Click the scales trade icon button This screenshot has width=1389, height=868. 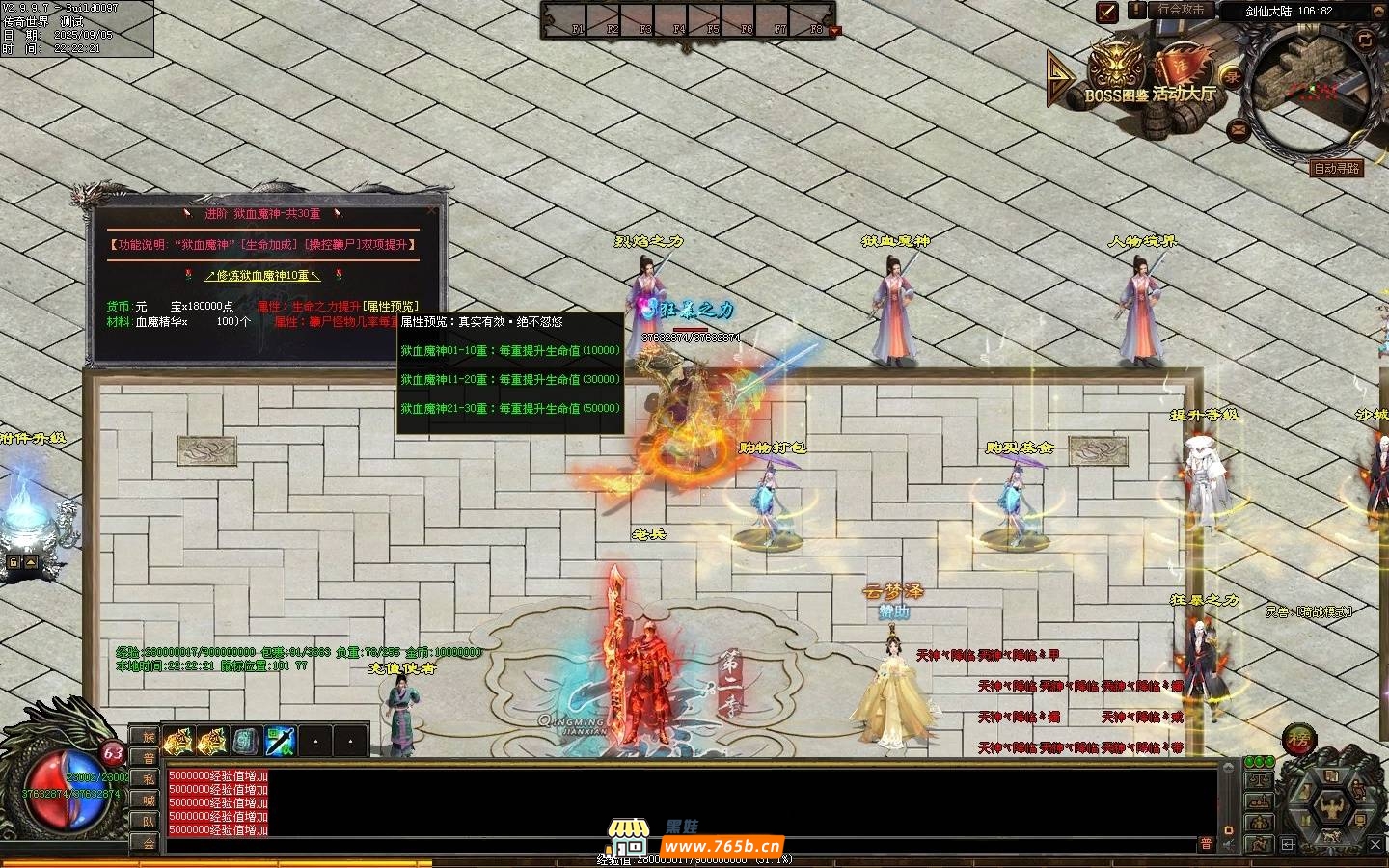pyautogui.click(x=1258, y=779)
